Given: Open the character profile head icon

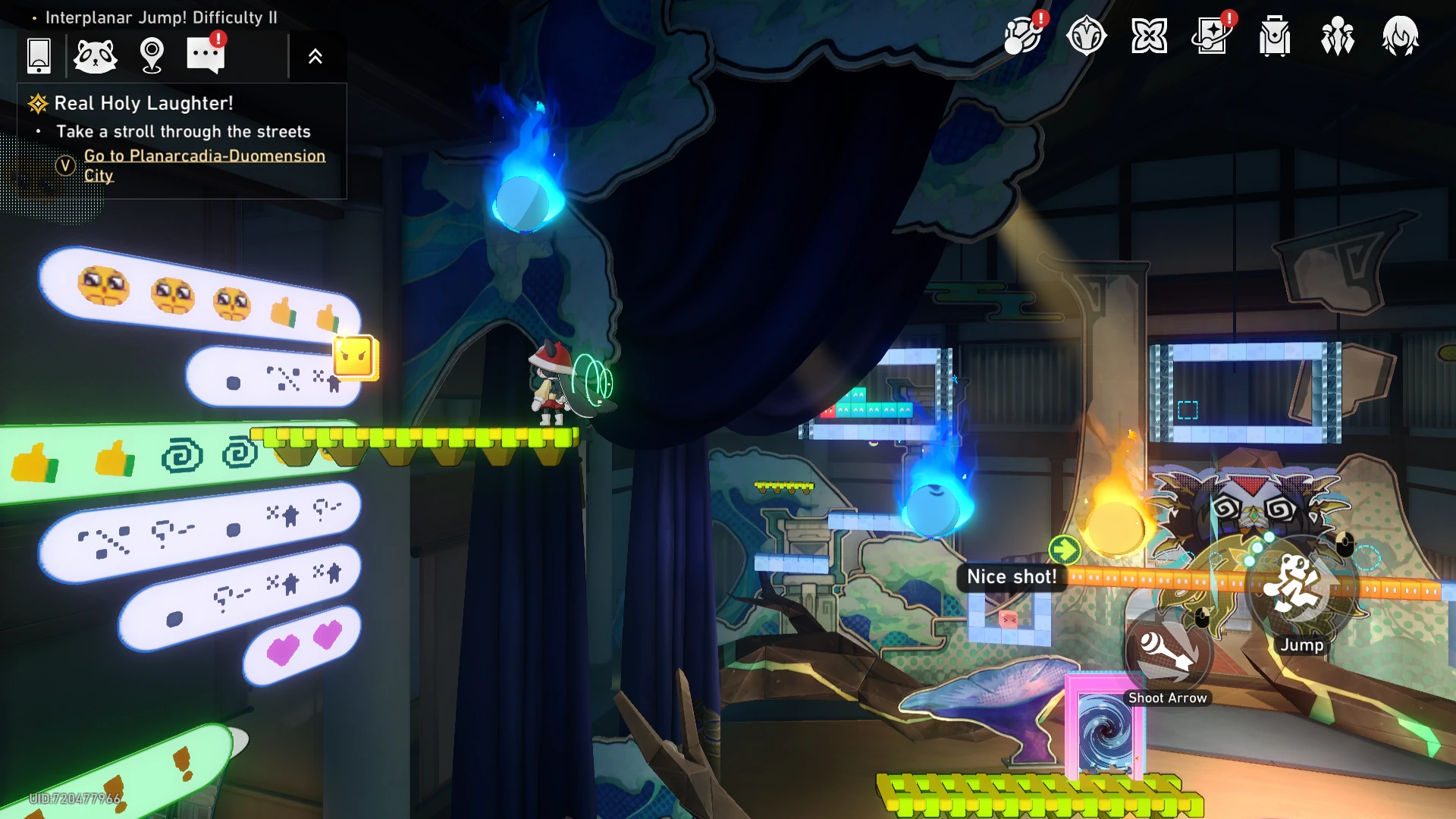Looking at the screenshot, I should coord(1400,36).
